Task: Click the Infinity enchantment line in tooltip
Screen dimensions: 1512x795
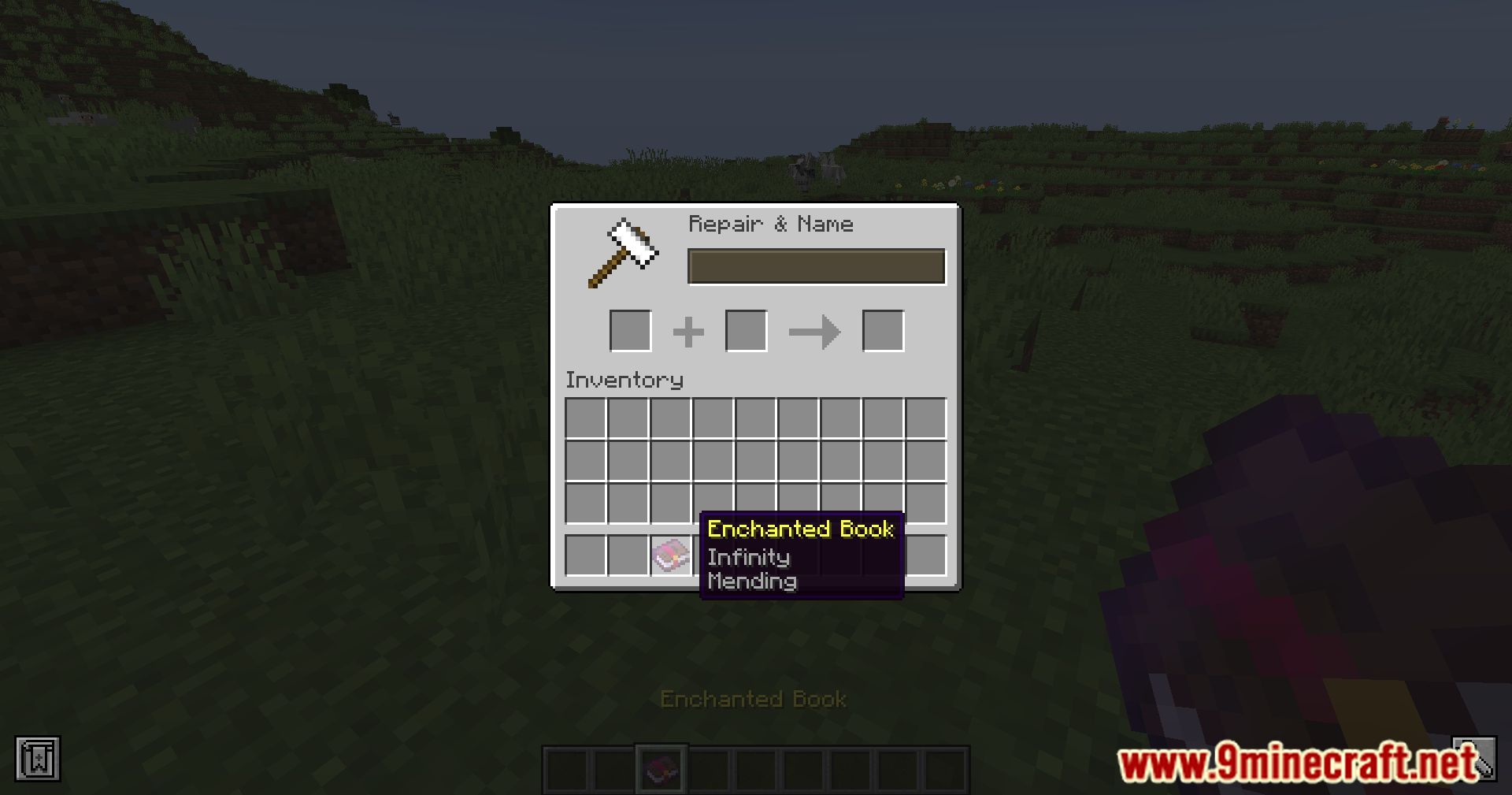Action: tap(748, 557)
